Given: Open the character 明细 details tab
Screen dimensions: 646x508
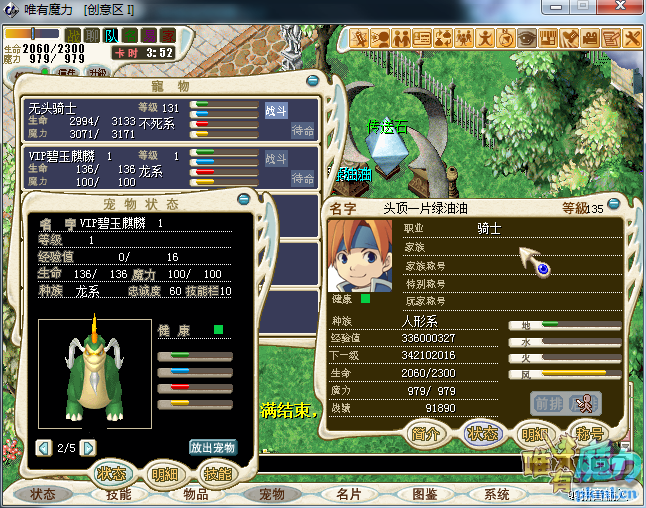Looking at the screenshot, I should click(536, 434).
